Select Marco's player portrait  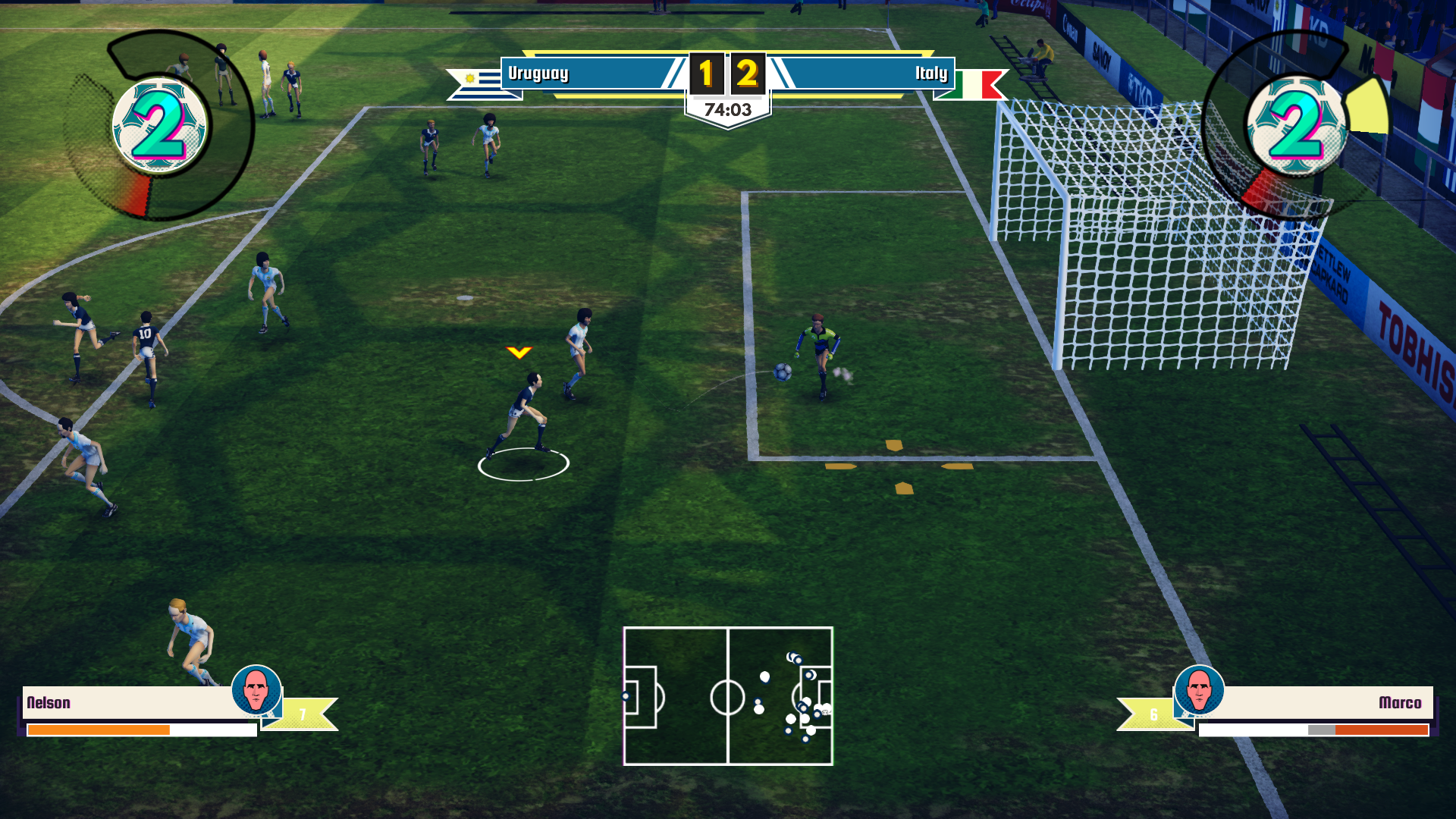pos(1199,690)
